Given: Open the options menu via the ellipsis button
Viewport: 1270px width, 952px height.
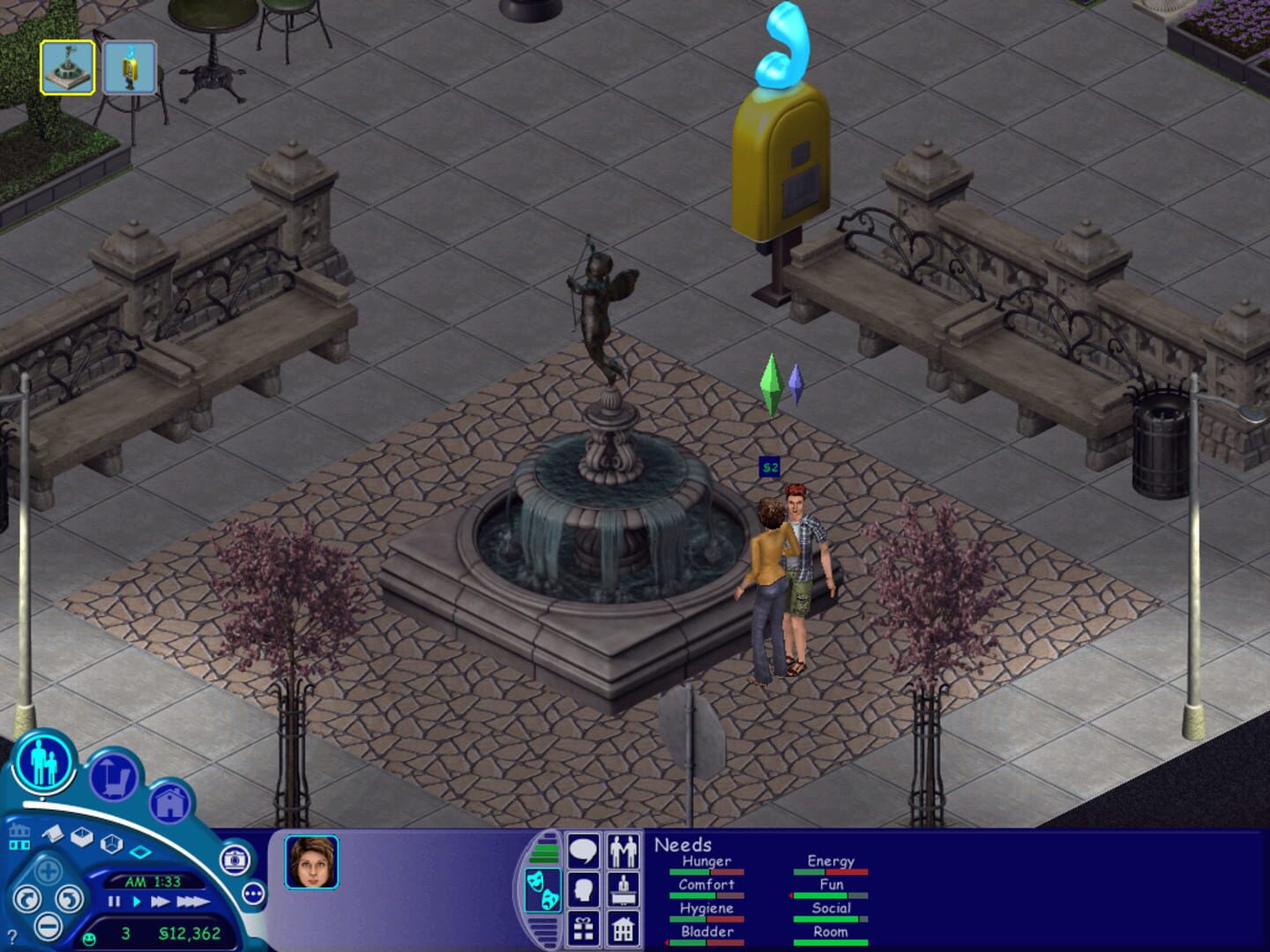Looking at the screenshot, I should (253, 893).
